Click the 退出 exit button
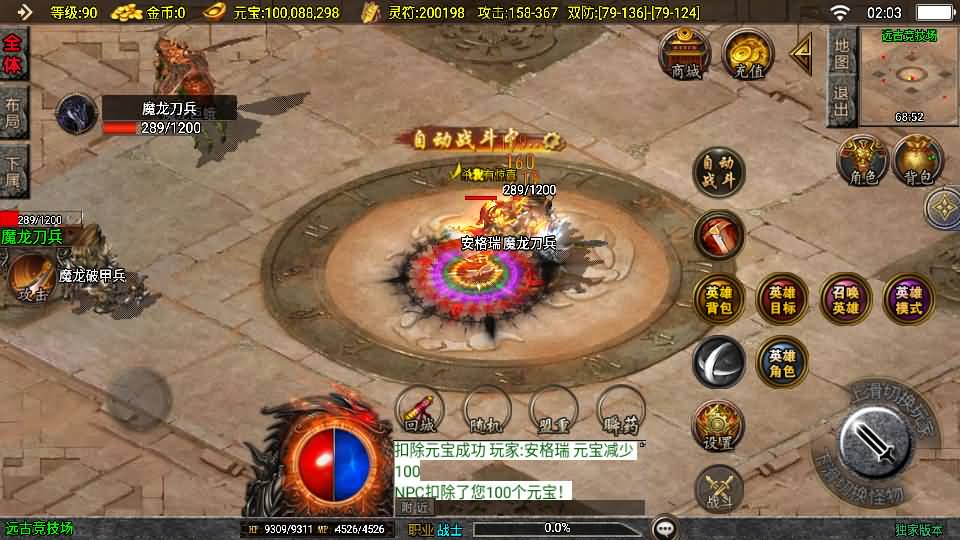Viewport: 960px width, 540px height. click(x=842, y=102)
